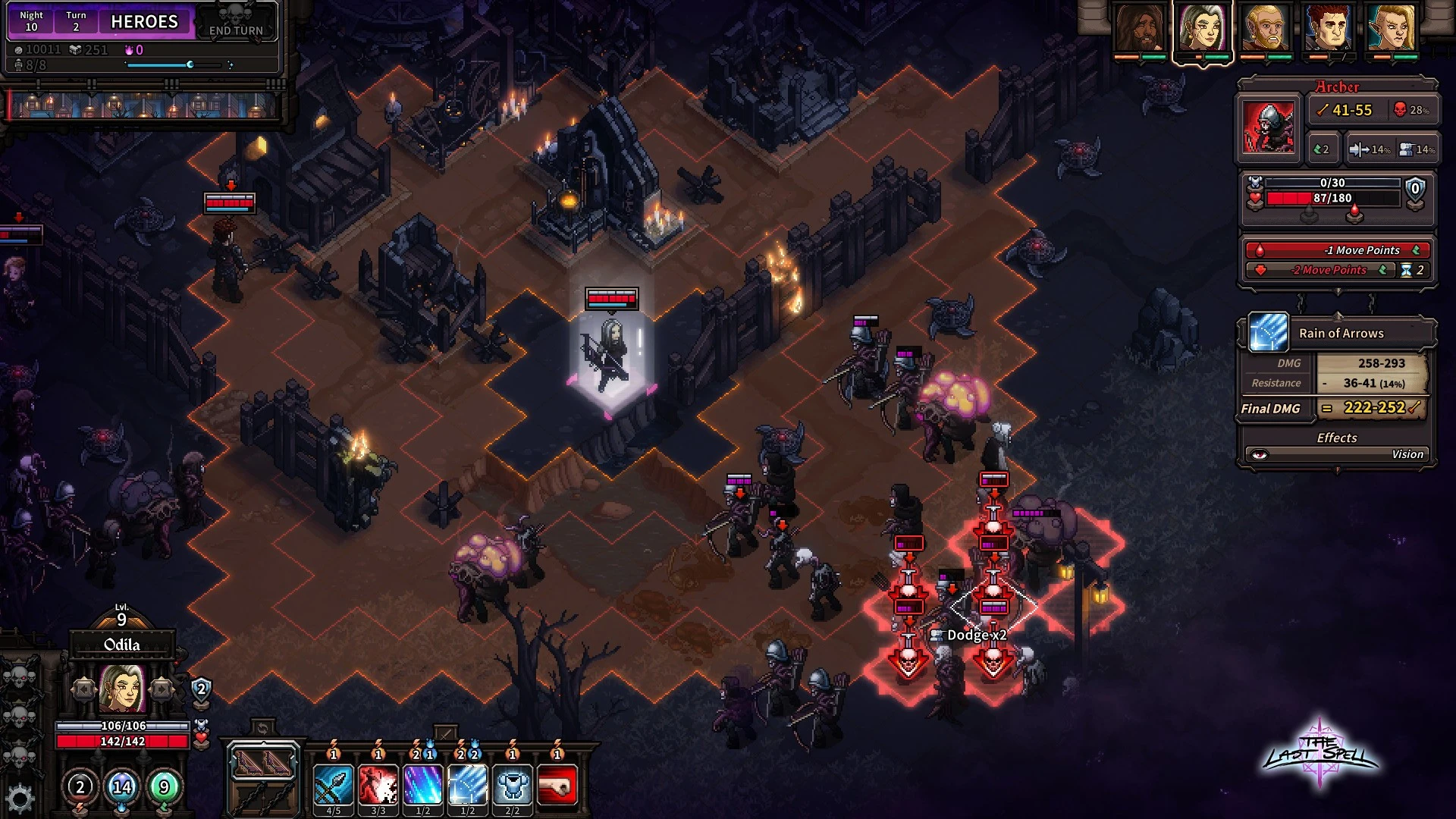Select the brown-bearded hero portrait
This screenshot has height=819, width=1456.
click(1140, 29)
